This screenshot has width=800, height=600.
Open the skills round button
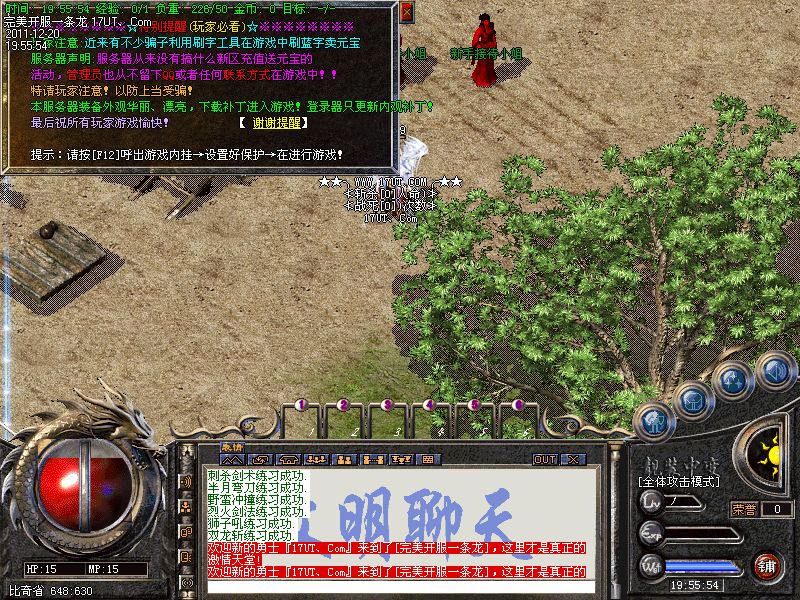pyautogui.click(x=731, y=380)
